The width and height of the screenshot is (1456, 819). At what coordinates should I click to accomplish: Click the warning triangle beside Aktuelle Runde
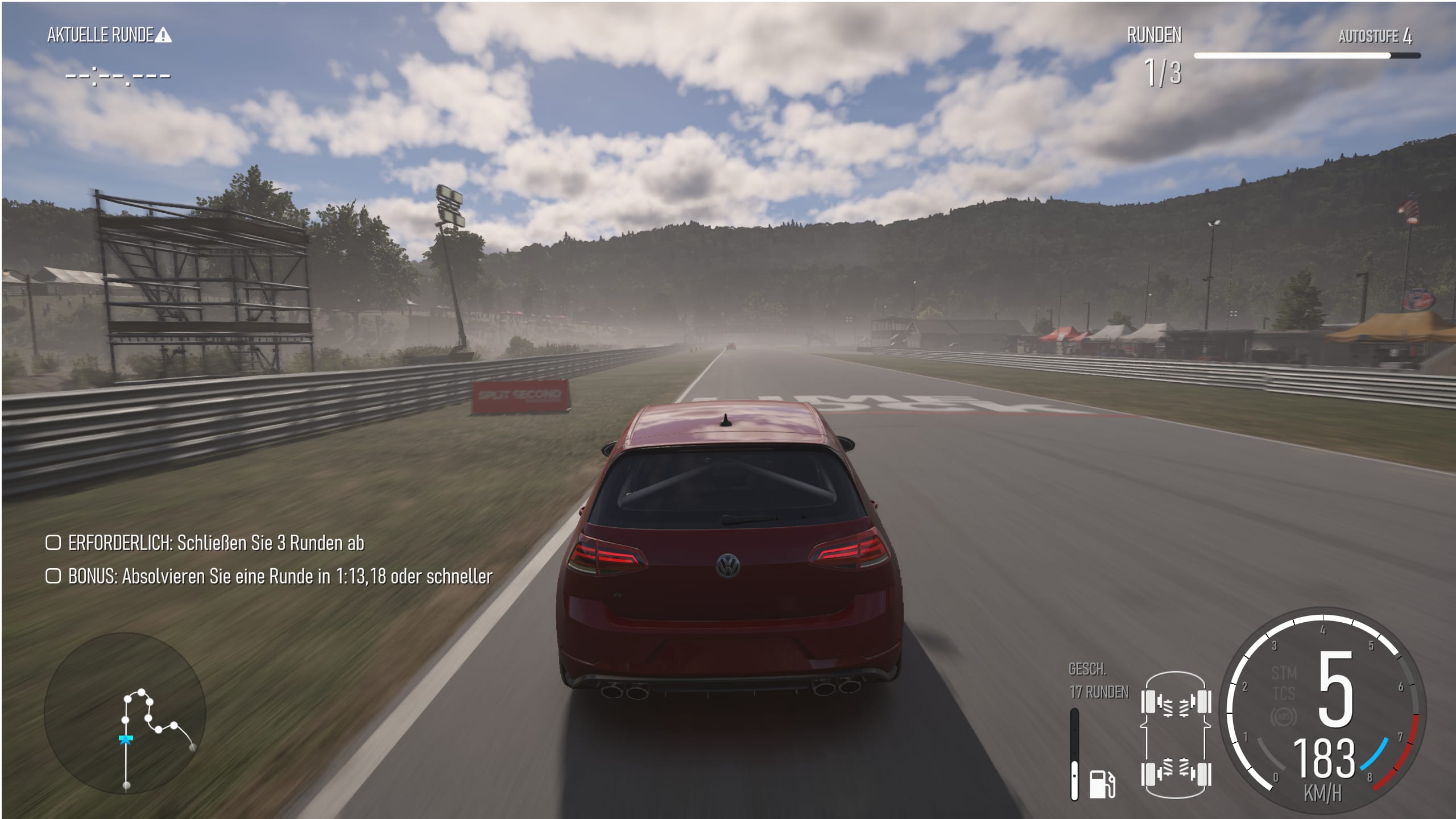click(x=163, y=36)
